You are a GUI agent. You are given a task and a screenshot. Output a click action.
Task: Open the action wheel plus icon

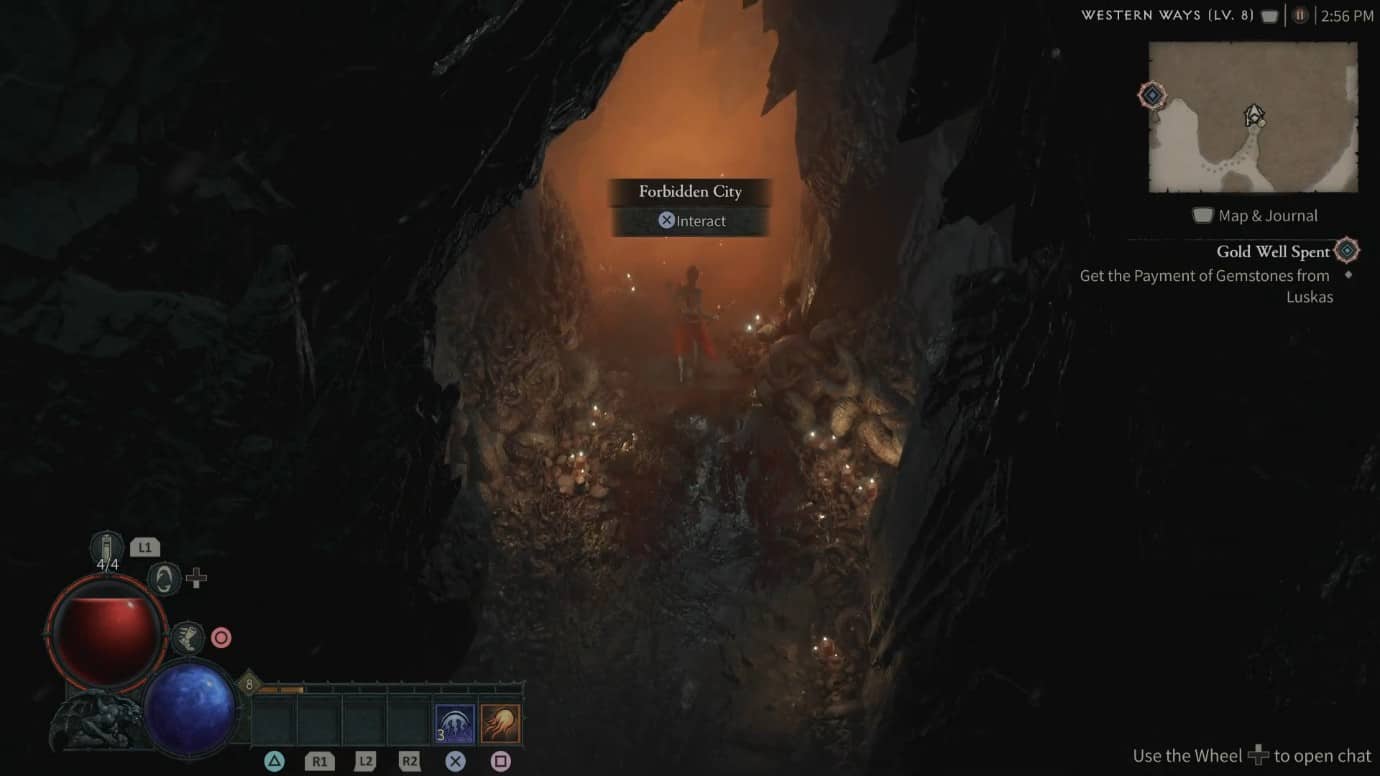196,578
